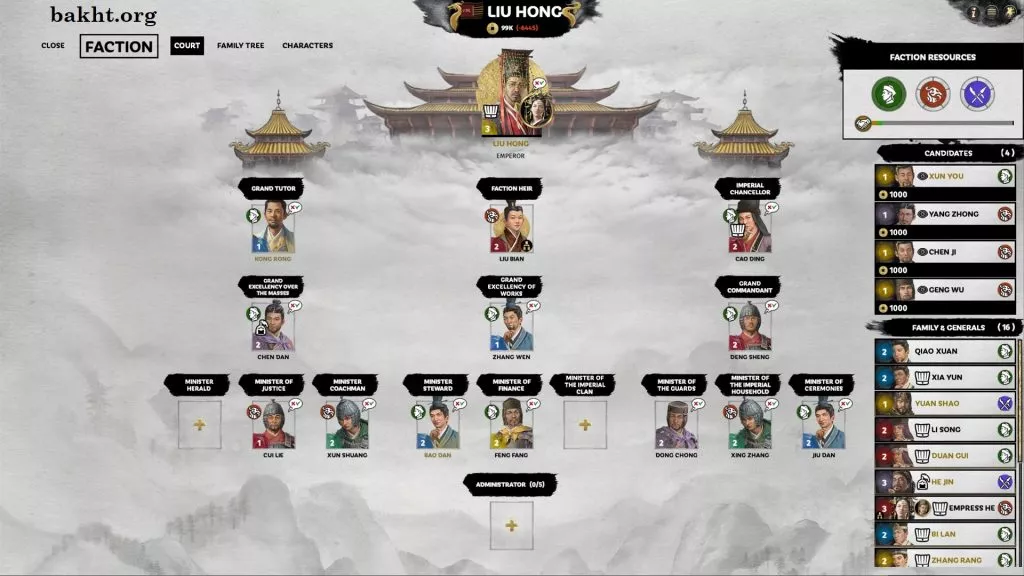Select Chen Dan's court portrait

click(x=273, y=326)
